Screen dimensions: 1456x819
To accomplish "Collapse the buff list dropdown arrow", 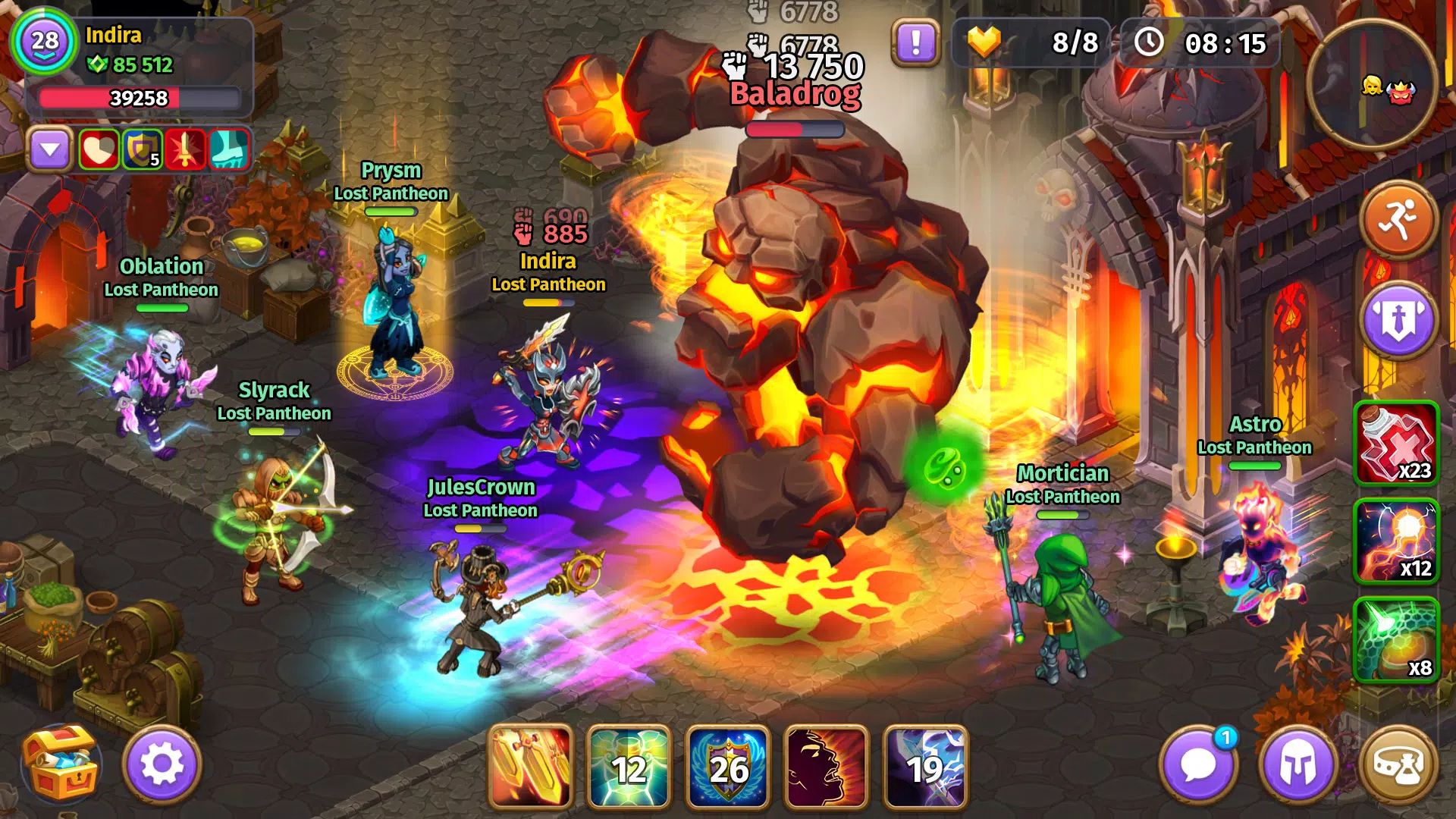I will coord(50,149).
